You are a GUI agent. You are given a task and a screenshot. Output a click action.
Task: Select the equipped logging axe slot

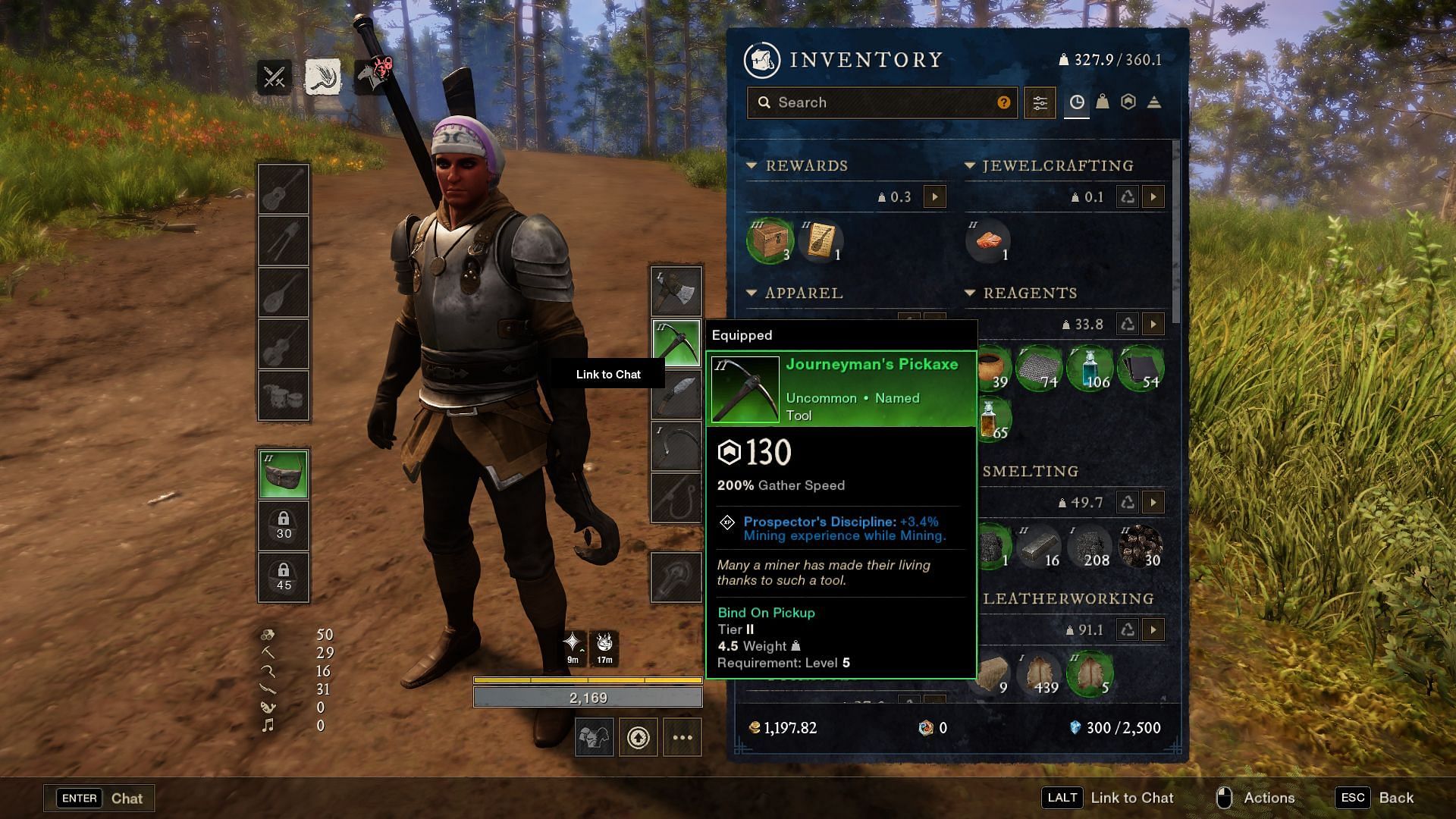click(x=676, y=290)
